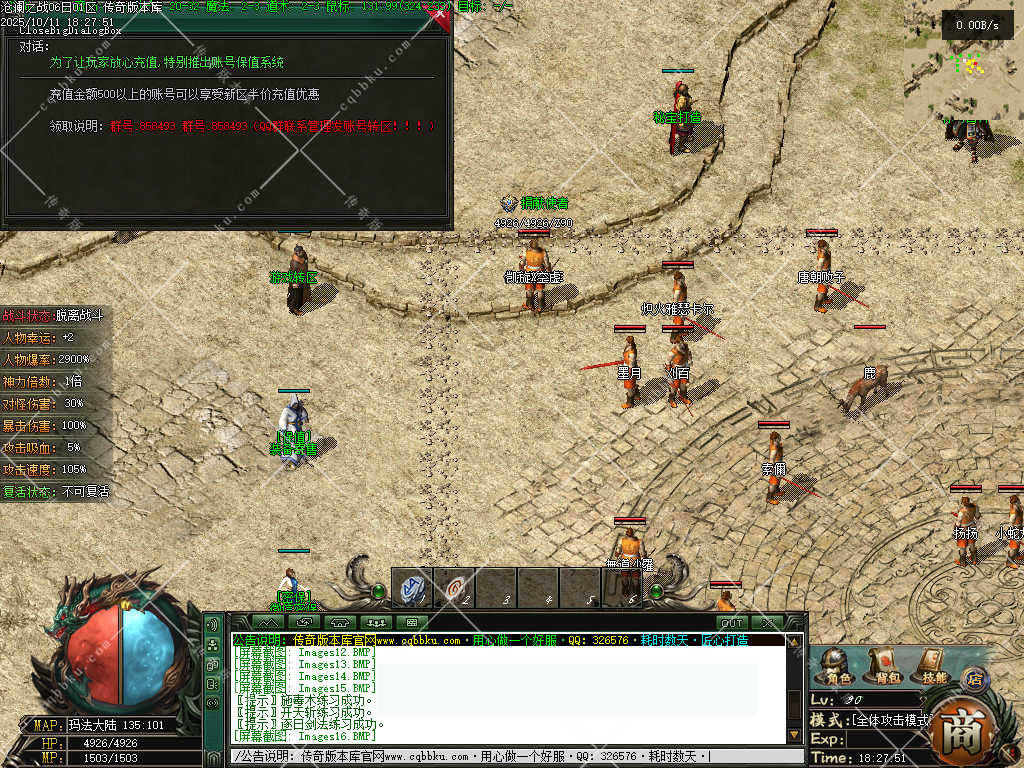
Task: Toggle the top sound-wave chat channel icon
Action: [x=212, y=625]
